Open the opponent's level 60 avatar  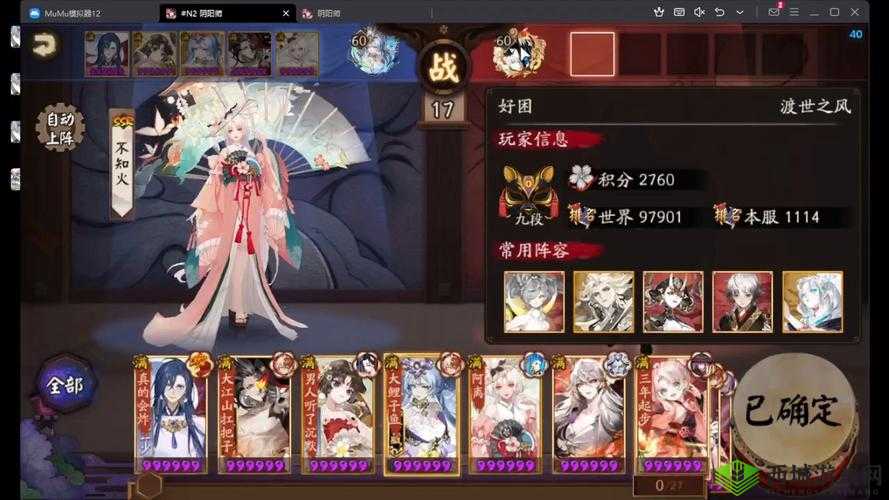pyautogui.click(x=519, y=55)
